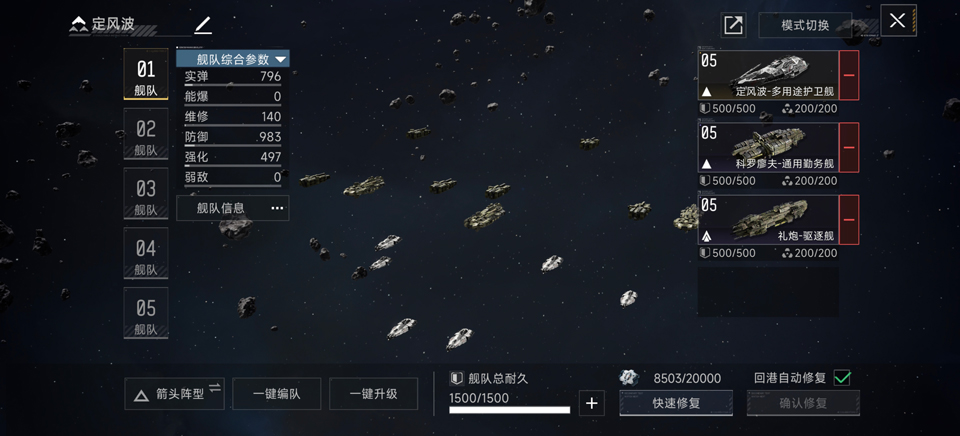Switch to fleet tab 03
960x436 pixels.
(146, 194)
